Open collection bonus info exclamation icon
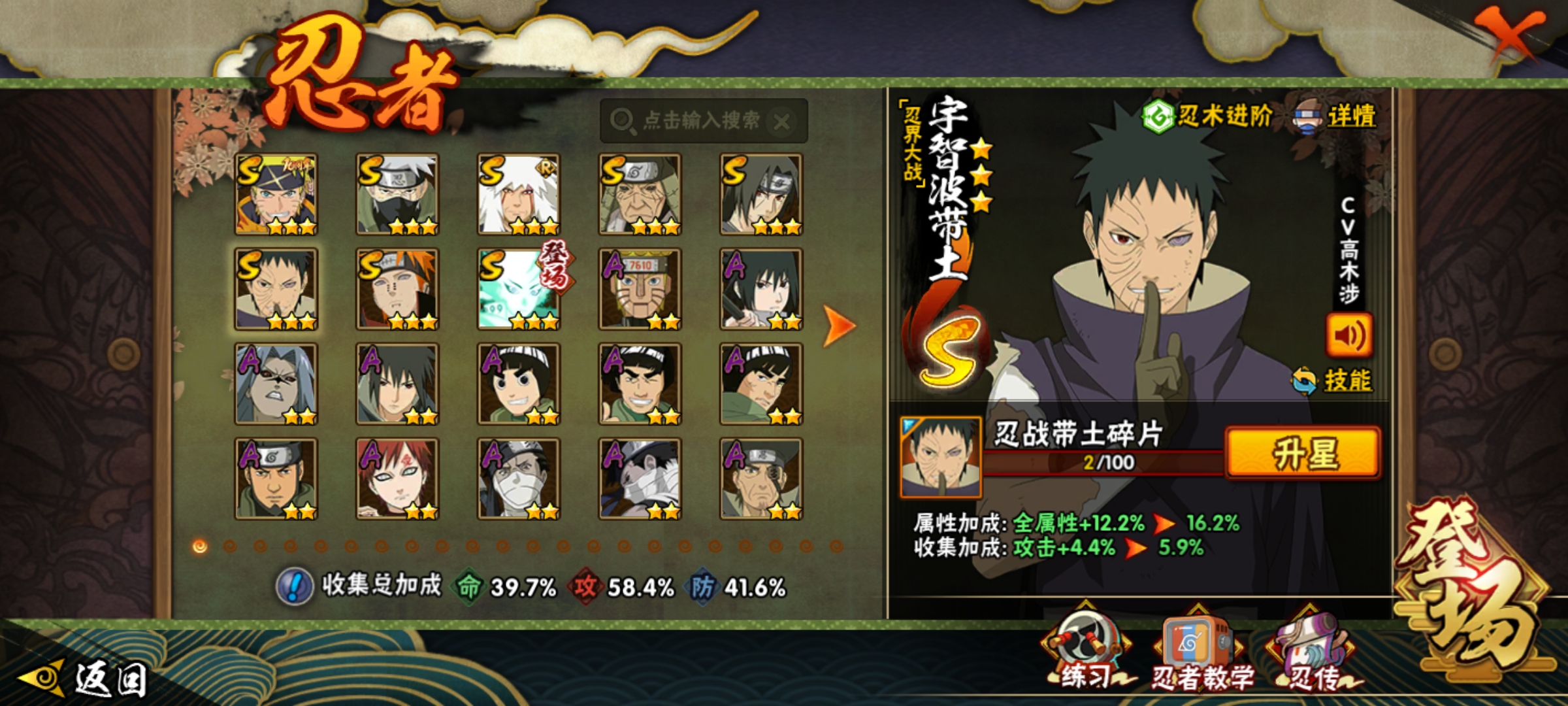Screen dimensions: 1568x706 295,586
